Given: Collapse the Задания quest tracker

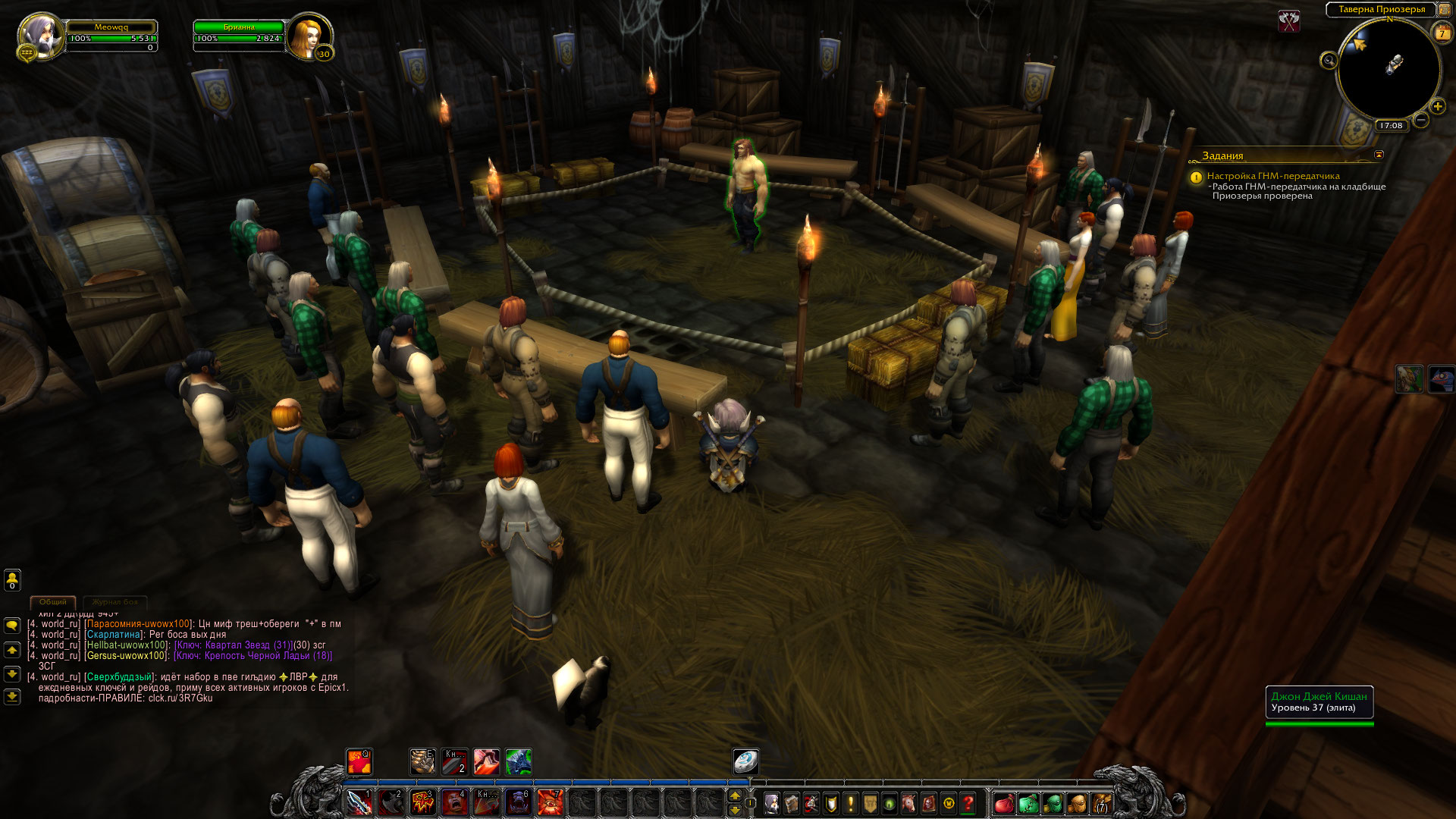Looking at the screenshot, I should (x=1379, y=155).
